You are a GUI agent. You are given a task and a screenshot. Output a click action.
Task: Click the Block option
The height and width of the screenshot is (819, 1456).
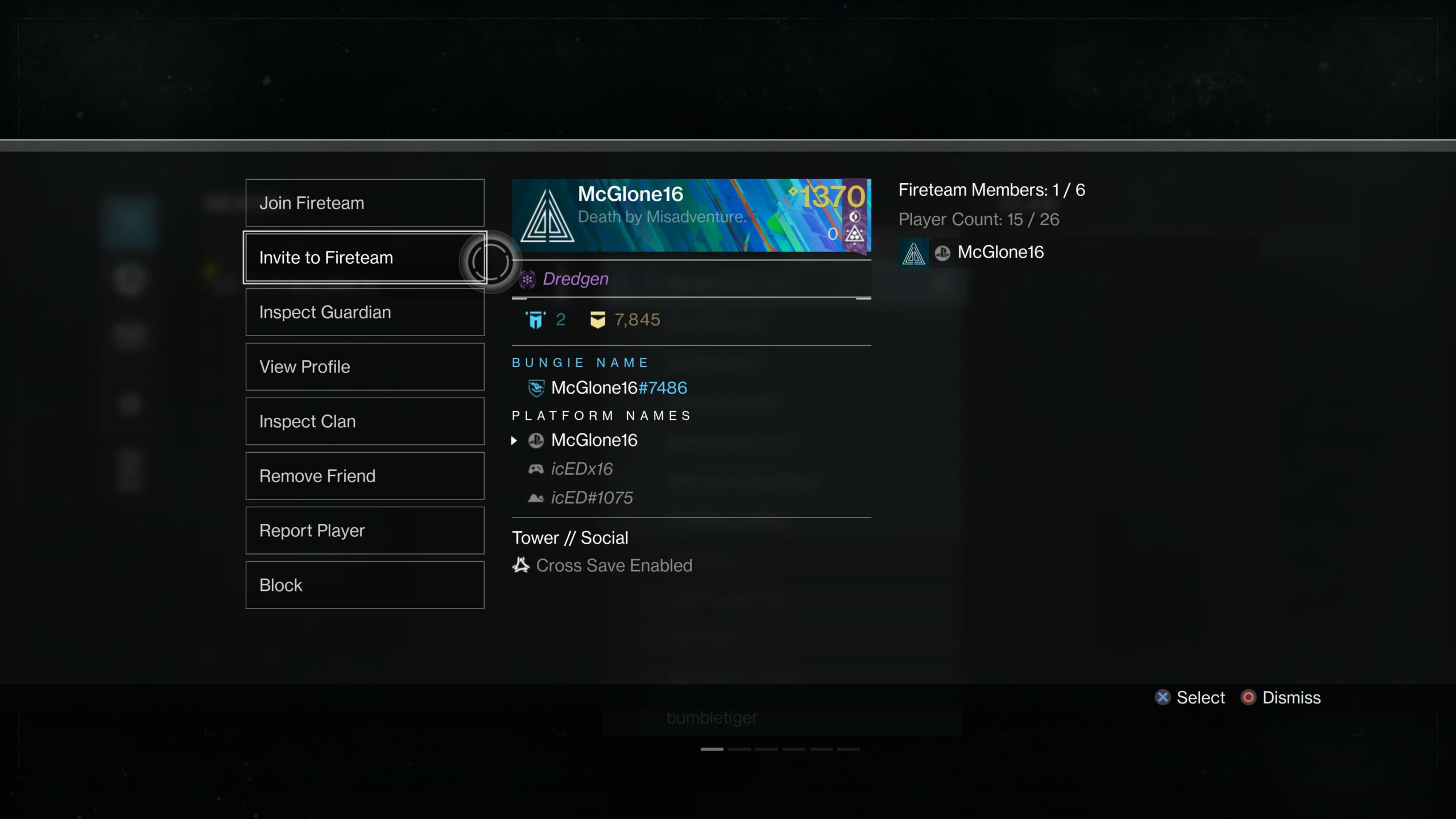click(x=364, y=585)
